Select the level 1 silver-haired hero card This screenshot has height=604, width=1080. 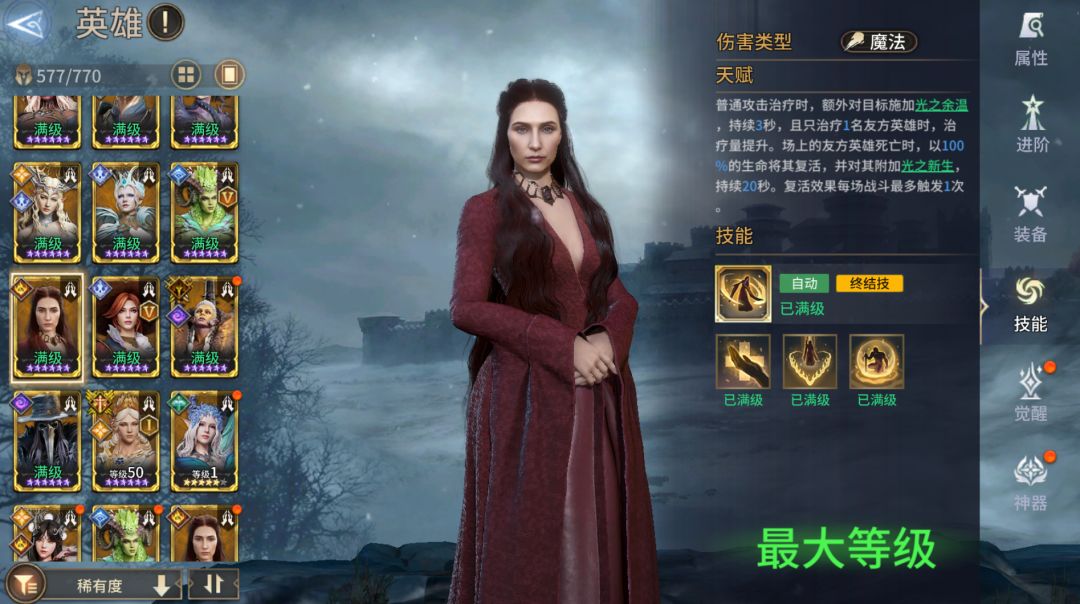coord(204,440)
